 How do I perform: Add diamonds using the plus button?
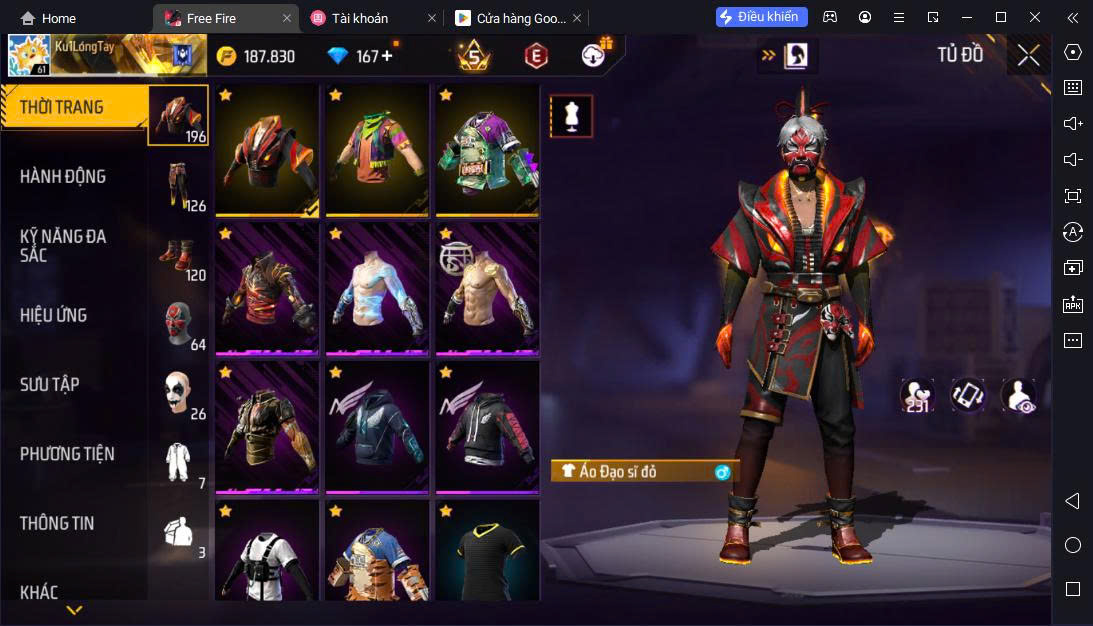[x=387, y=56]
